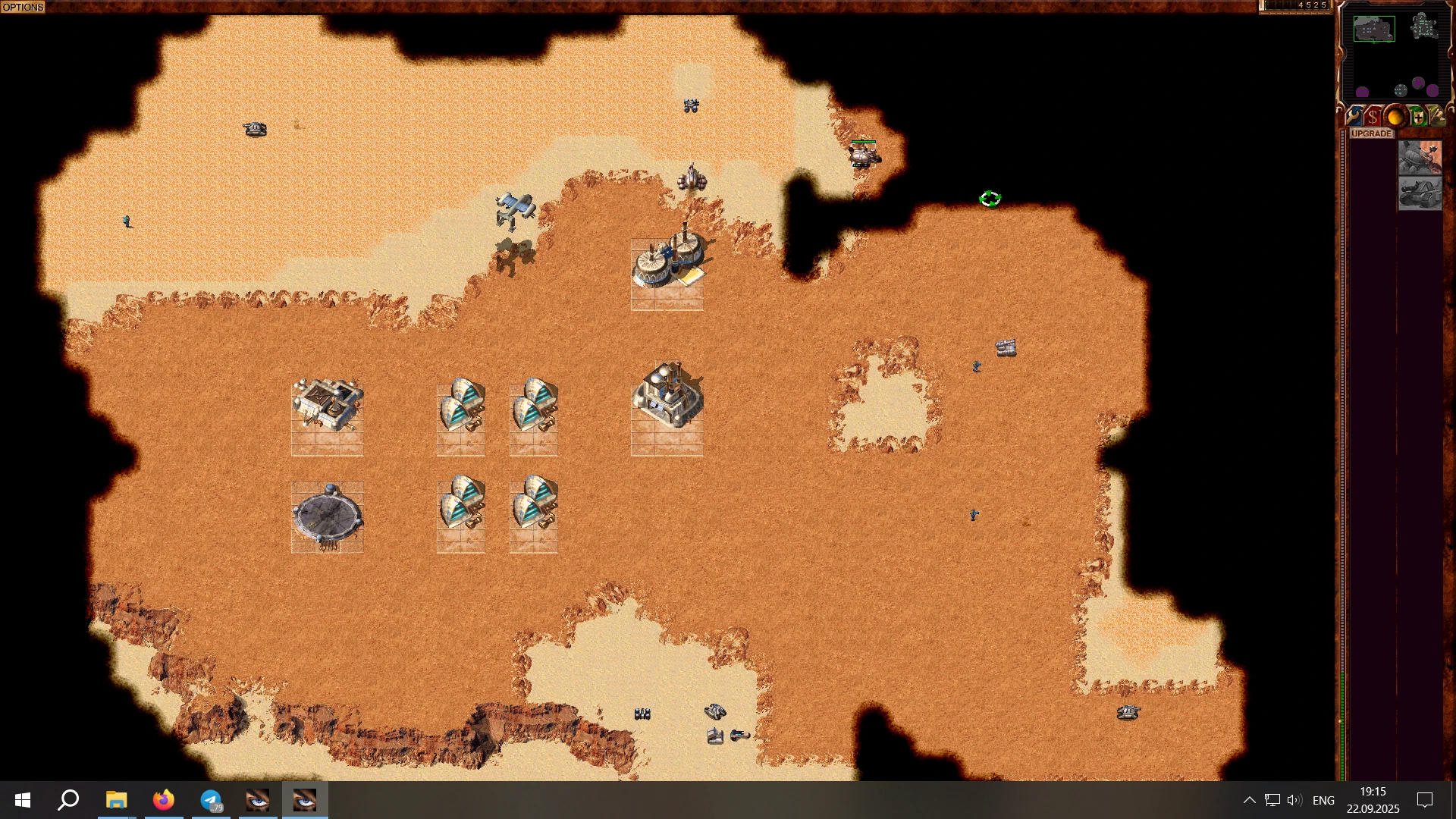Open the Options menu
Image resolution: width=1456 pixels, height=819 pixels.
23,7
